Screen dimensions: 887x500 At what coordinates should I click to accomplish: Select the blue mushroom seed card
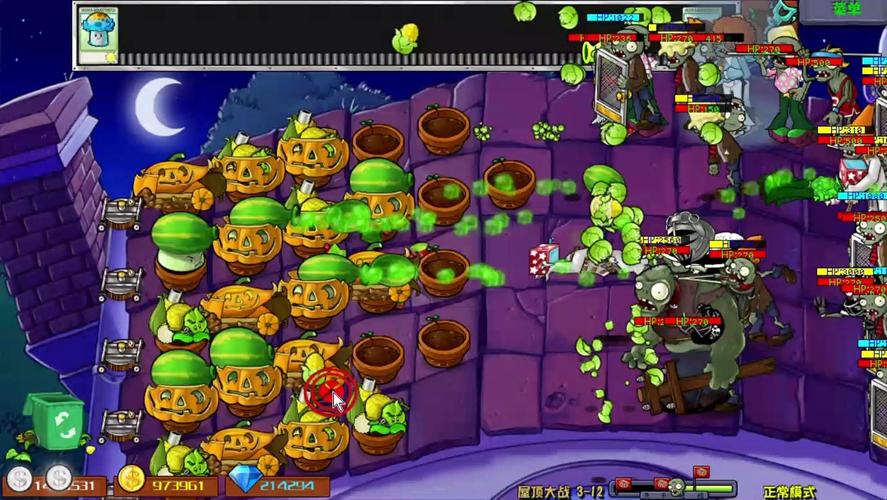point(98,35)
